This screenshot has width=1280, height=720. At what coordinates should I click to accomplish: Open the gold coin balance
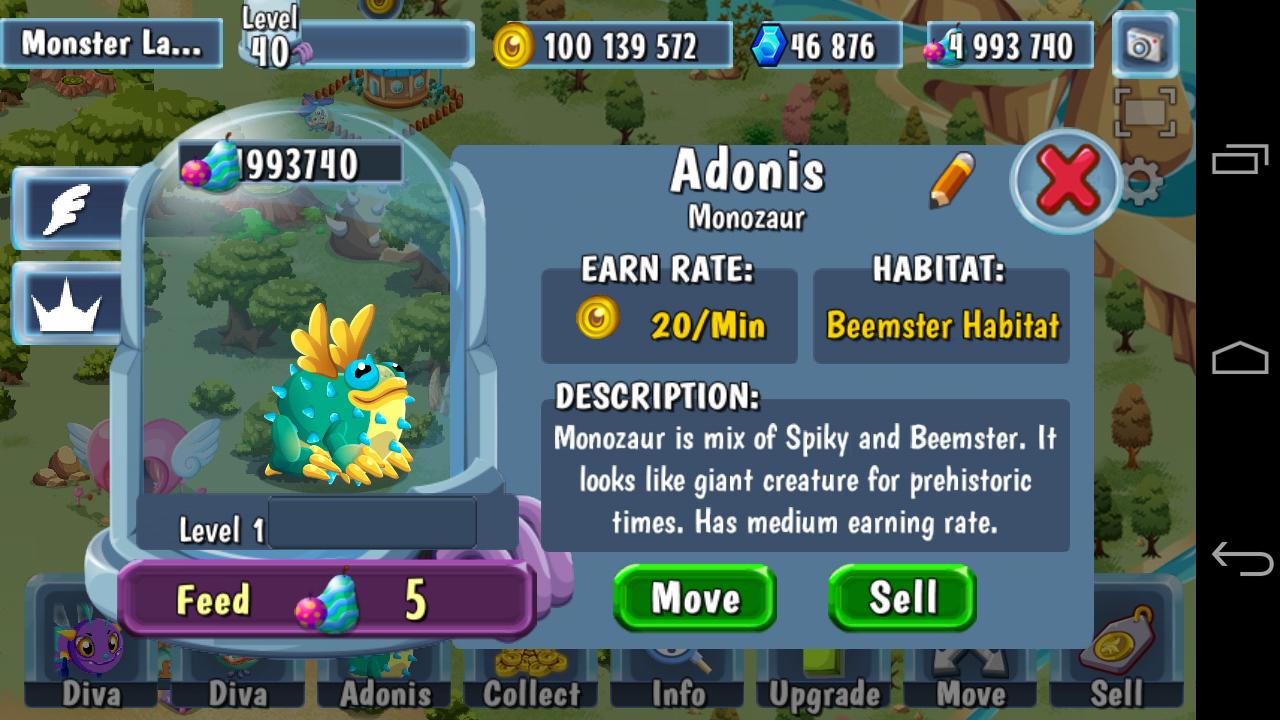pyautogui.click(x=610, y=46)
